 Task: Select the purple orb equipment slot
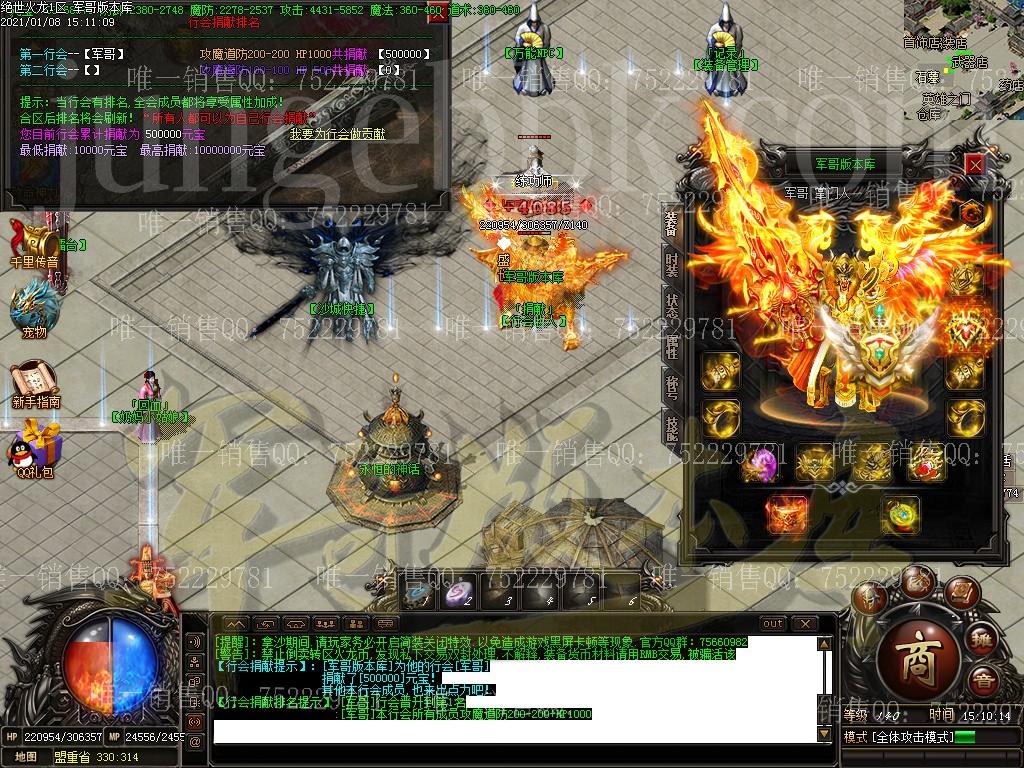pos(763,464)
